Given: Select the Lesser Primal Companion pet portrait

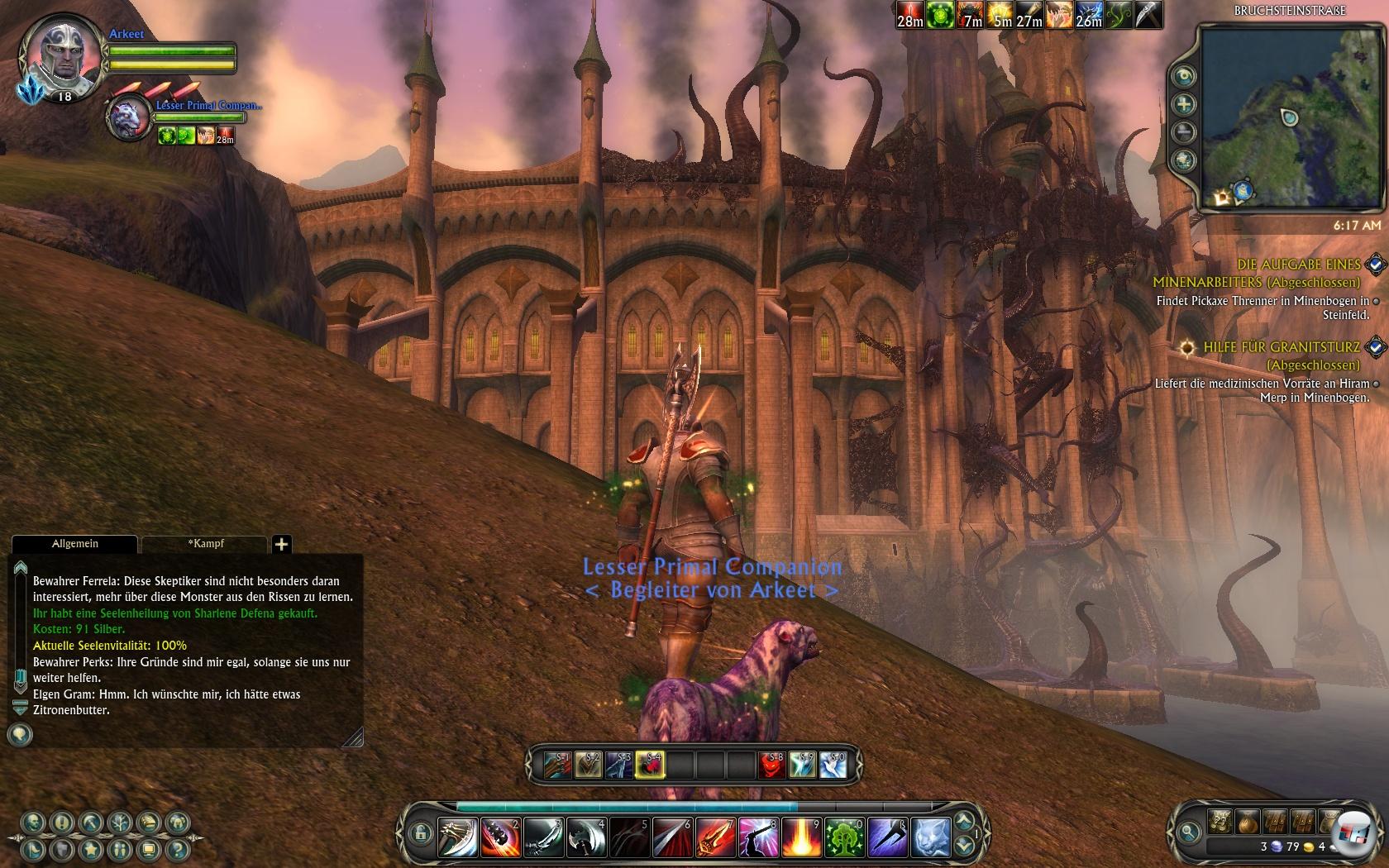Looking at the screenshot, I should 129,117.
